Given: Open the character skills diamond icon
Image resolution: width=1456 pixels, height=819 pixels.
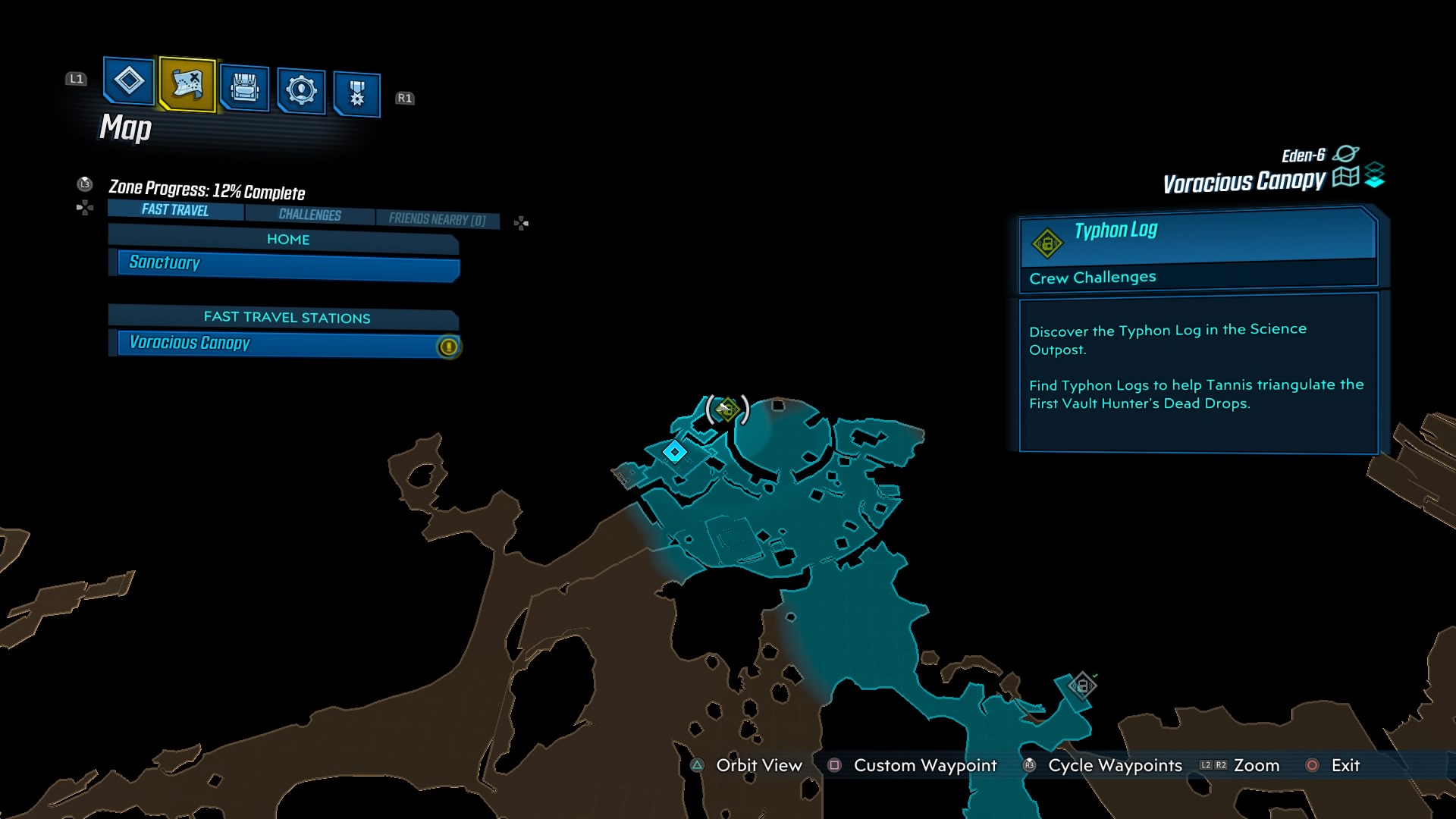Looking at the screenshot, I should coord(127,83).
